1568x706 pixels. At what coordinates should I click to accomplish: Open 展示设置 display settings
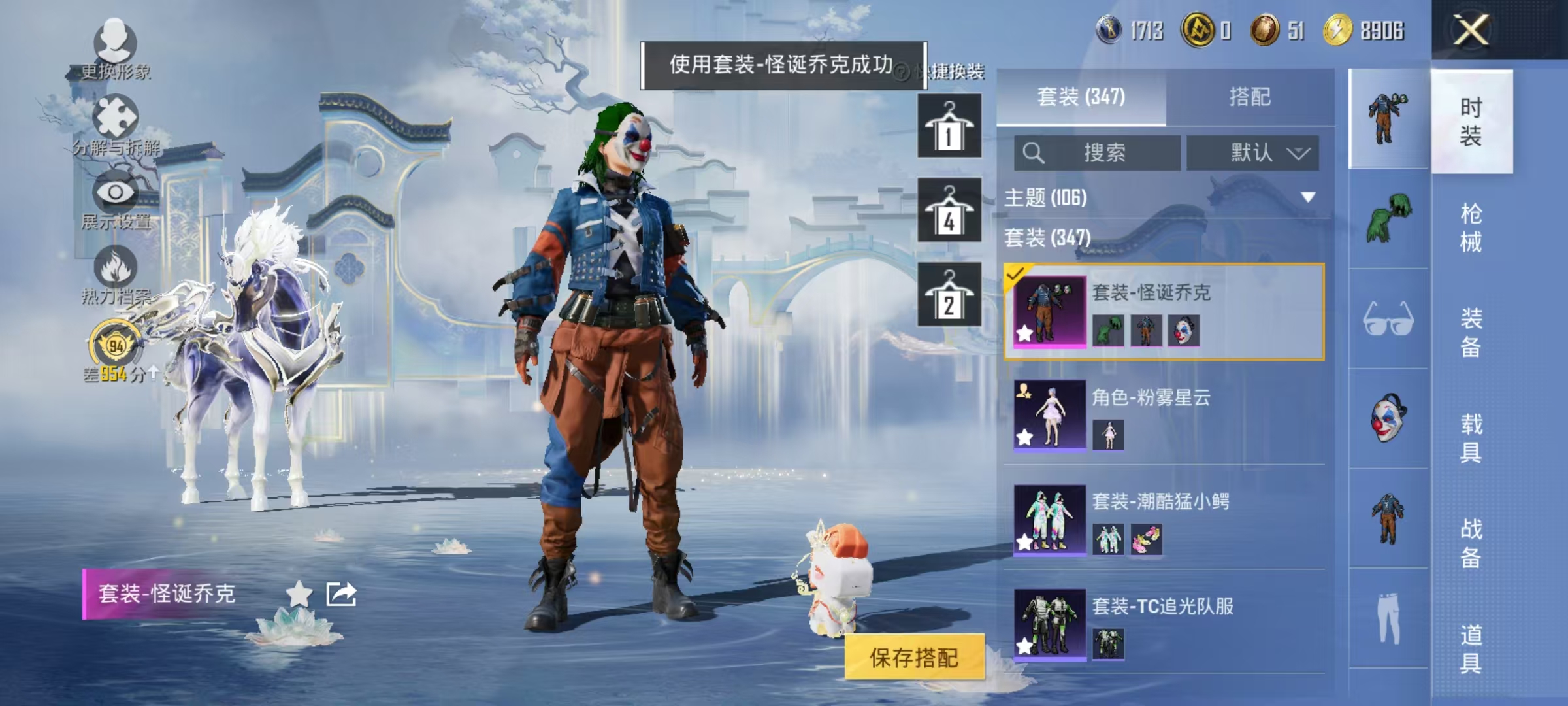(x=116, y=201)
